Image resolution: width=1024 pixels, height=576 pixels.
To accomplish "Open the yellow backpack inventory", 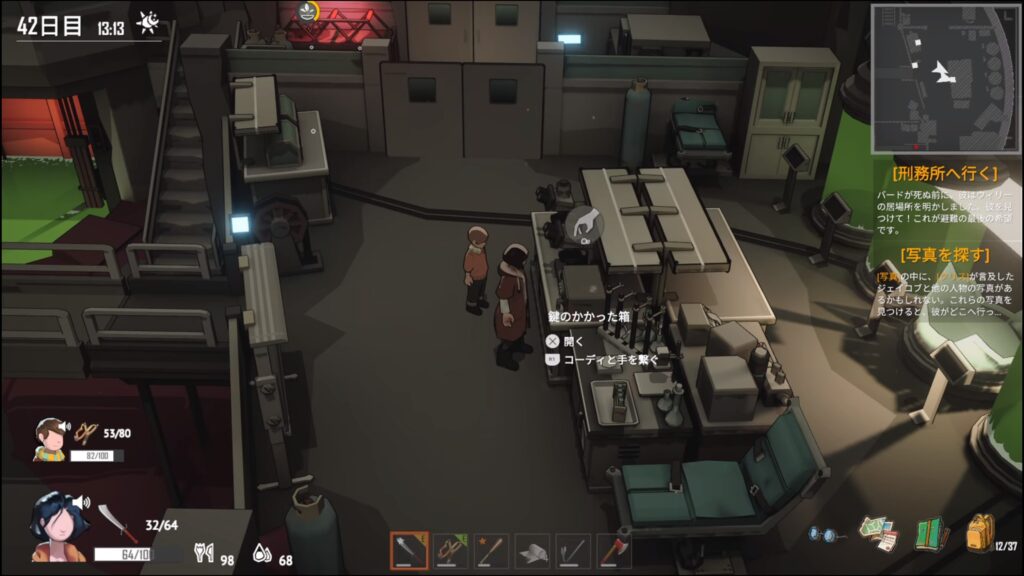I will [981, 532].
